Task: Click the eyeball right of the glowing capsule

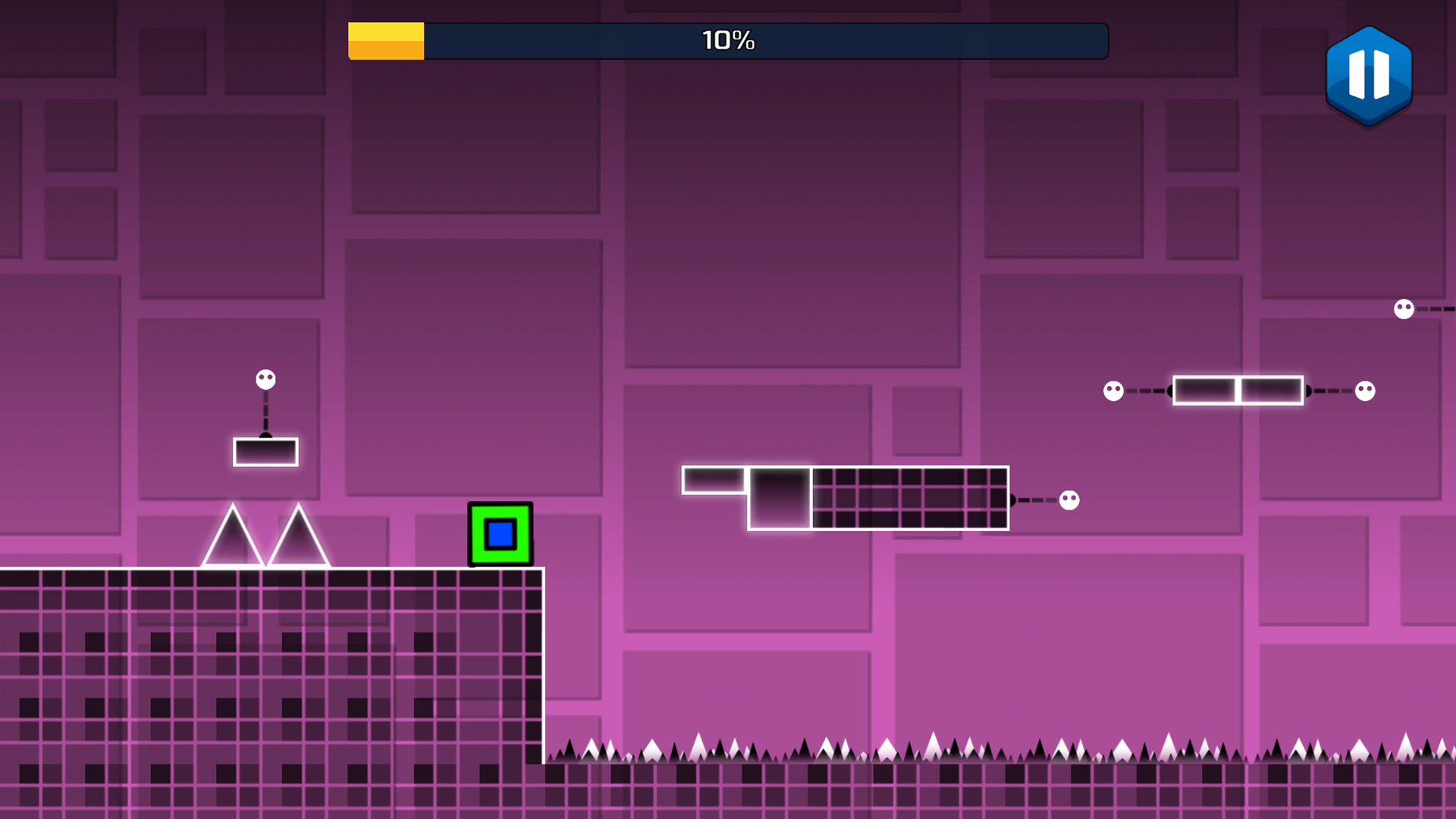Action: [x=1365, y=389]
